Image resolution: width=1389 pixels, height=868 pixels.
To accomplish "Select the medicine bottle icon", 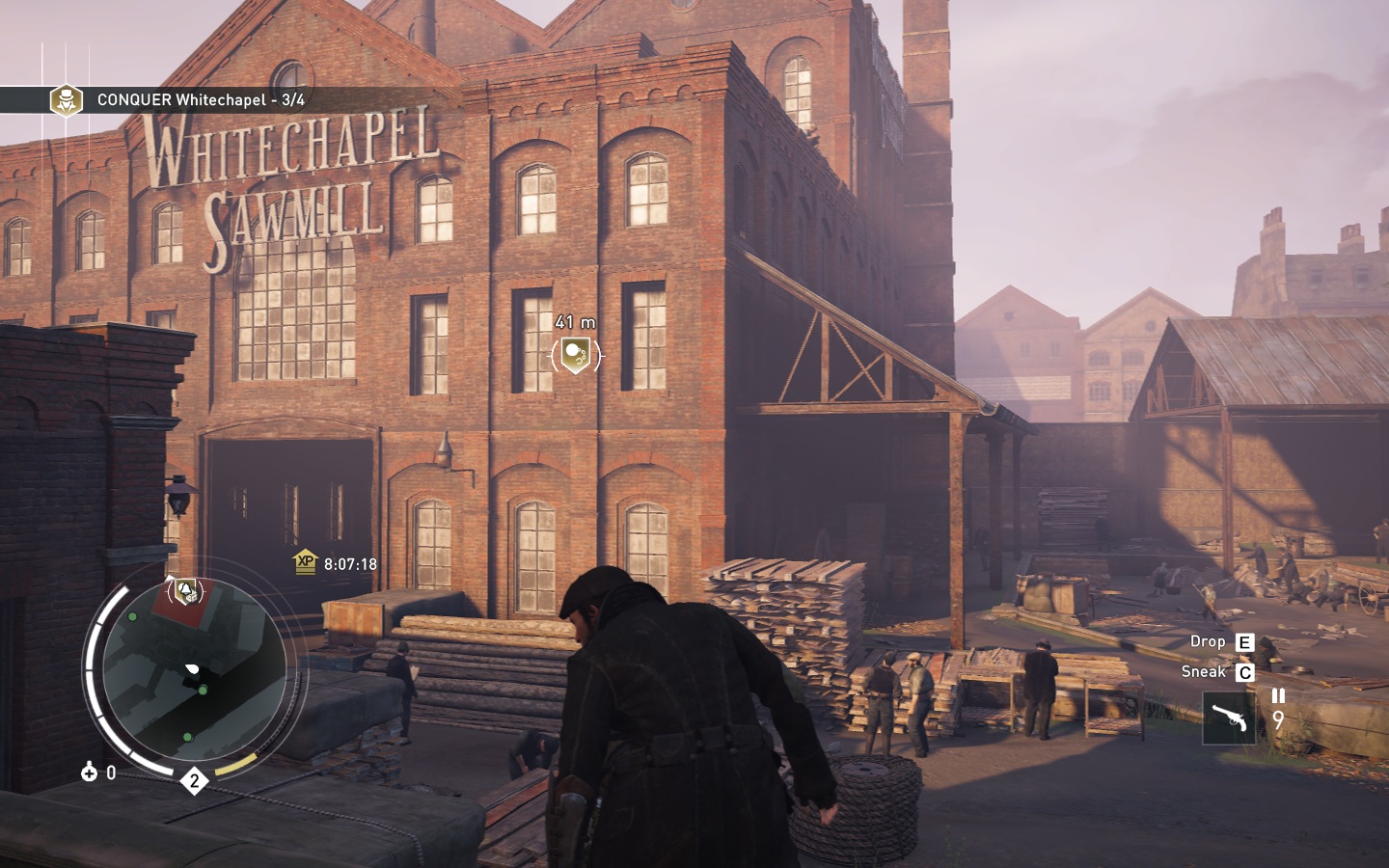I will pos(90,772).
